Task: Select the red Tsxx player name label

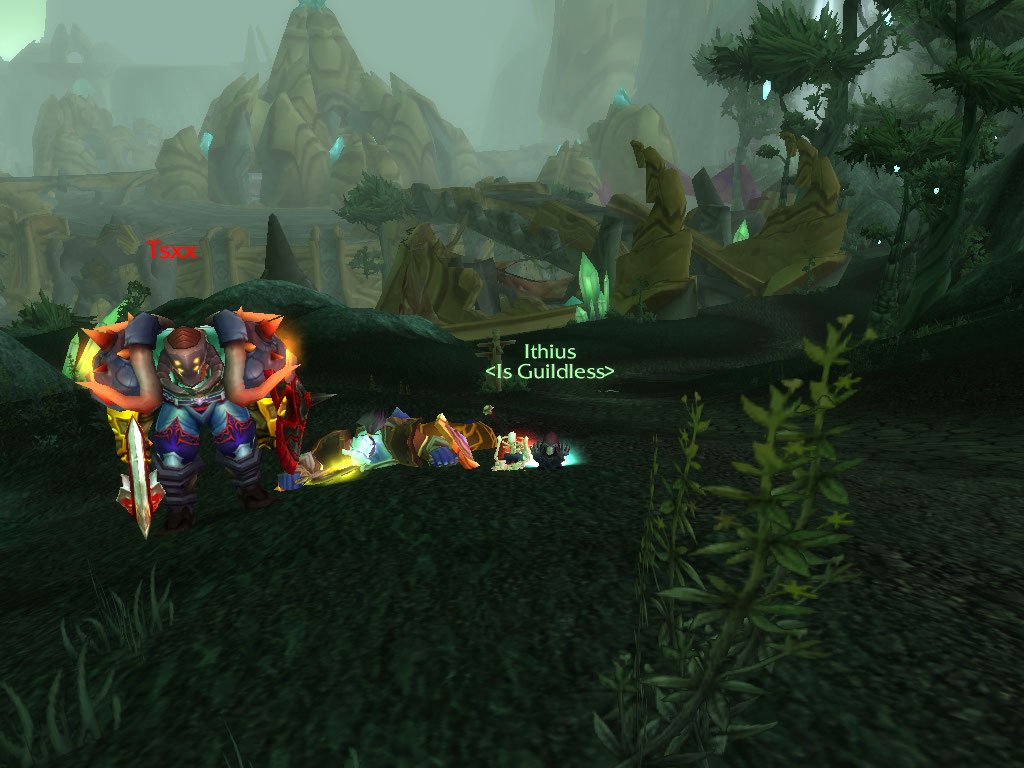Action: [171, 251]
